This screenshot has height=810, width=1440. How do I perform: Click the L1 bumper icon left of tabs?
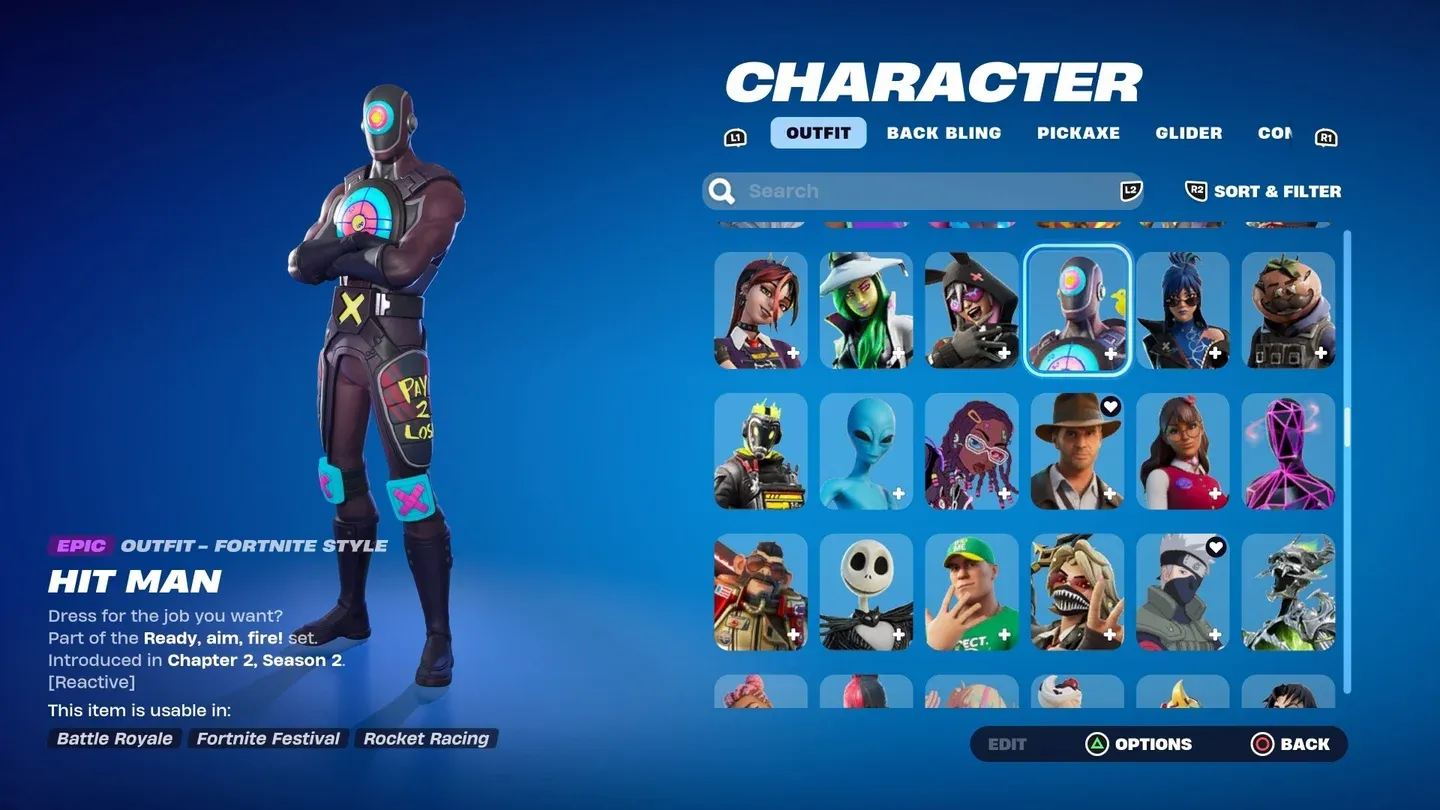click(x=735, y=136)
